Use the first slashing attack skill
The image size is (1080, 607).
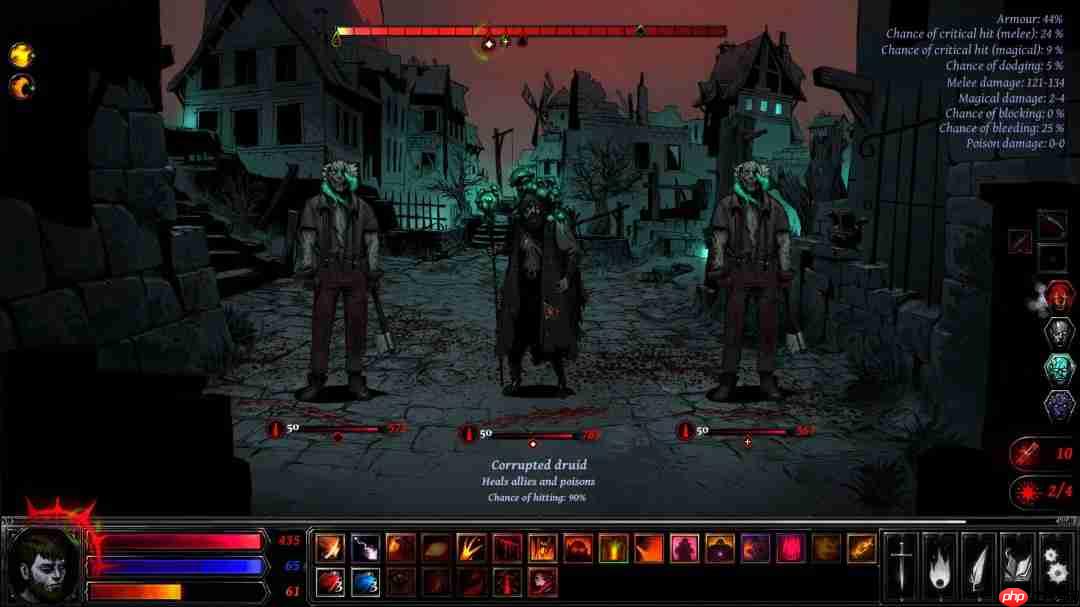click(330, 548)
